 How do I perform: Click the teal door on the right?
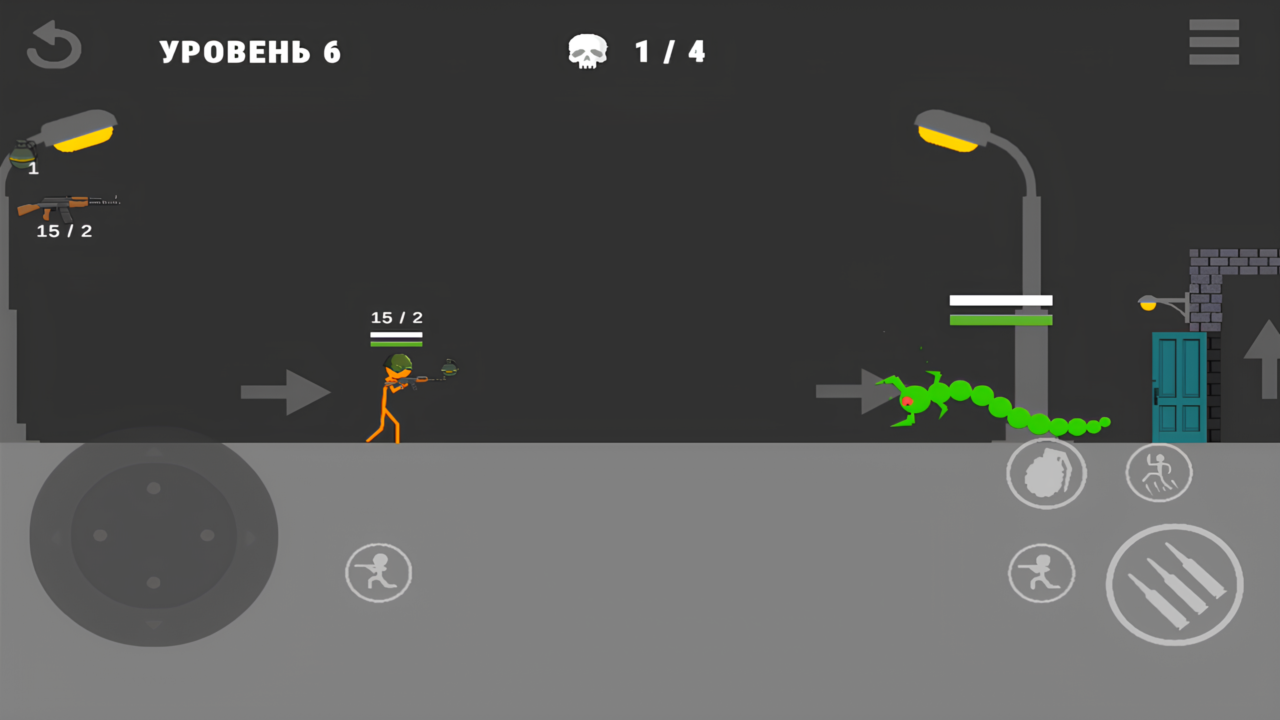click(1178, 385)
